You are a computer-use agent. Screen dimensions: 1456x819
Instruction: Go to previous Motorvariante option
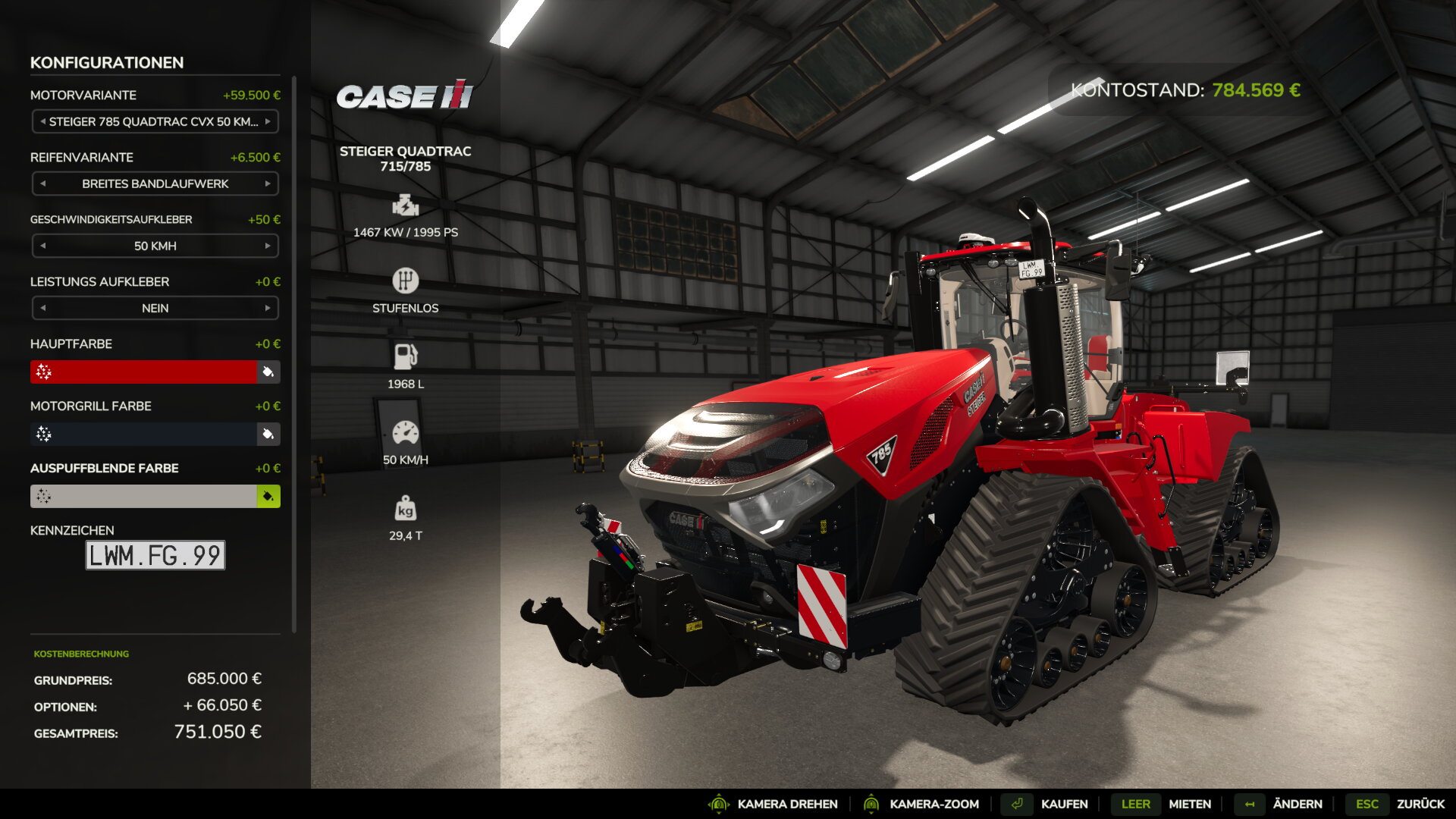coord(43,121)
